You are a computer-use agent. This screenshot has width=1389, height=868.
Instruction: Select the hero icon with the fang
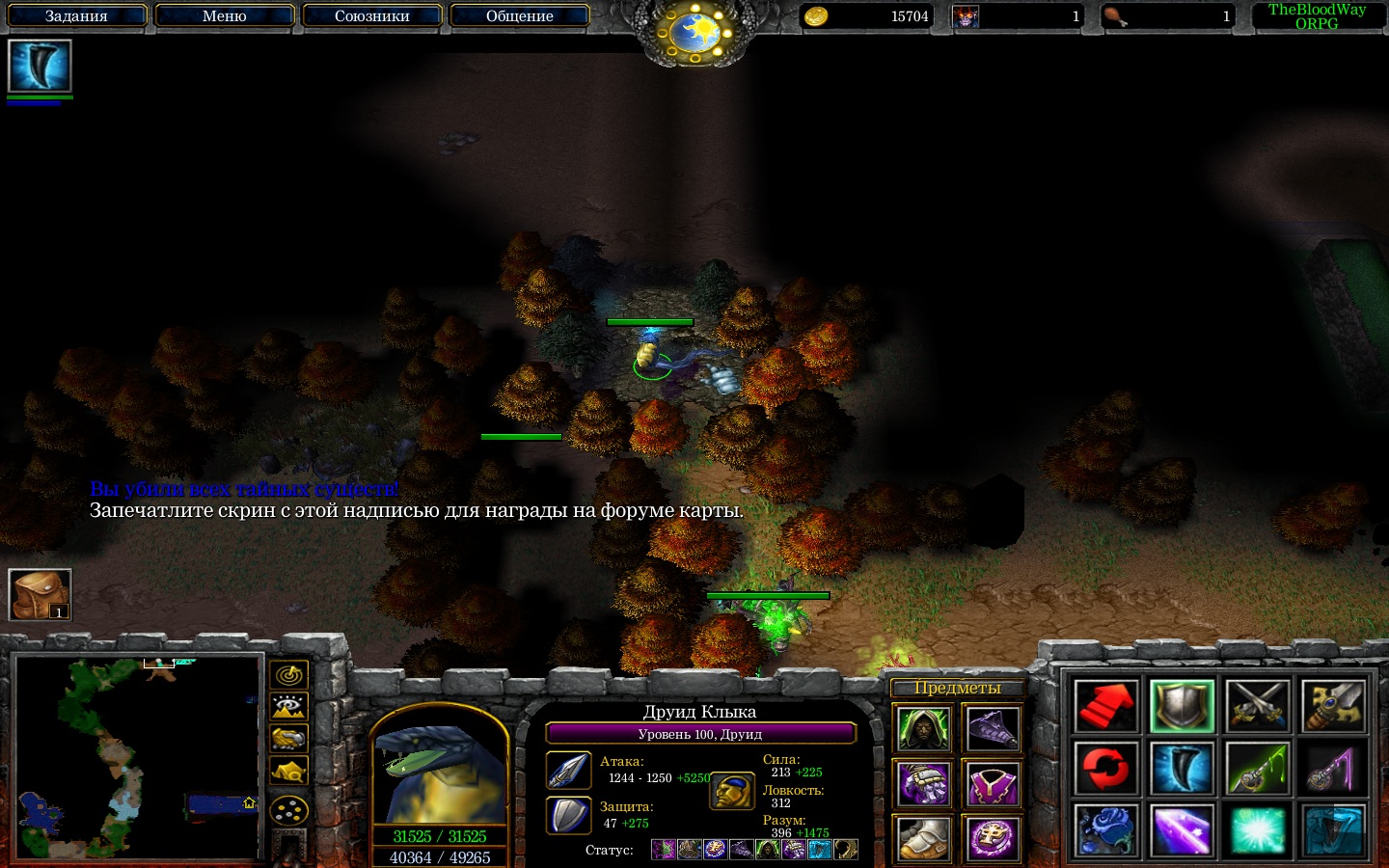click(40, 67)
